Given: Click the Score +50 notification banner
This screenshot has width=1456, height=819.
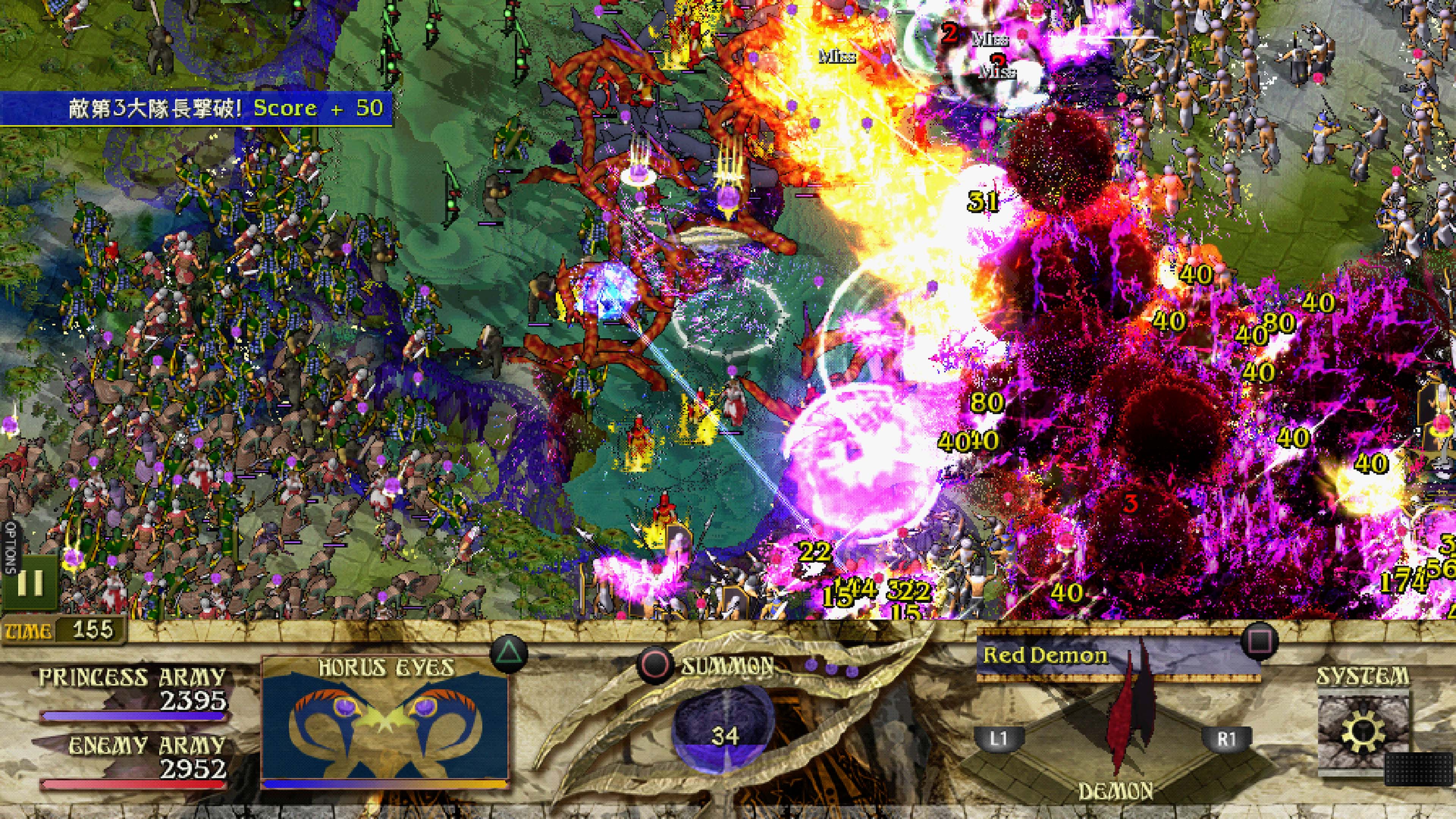Looking at the screenshot, I should [195, 107].
